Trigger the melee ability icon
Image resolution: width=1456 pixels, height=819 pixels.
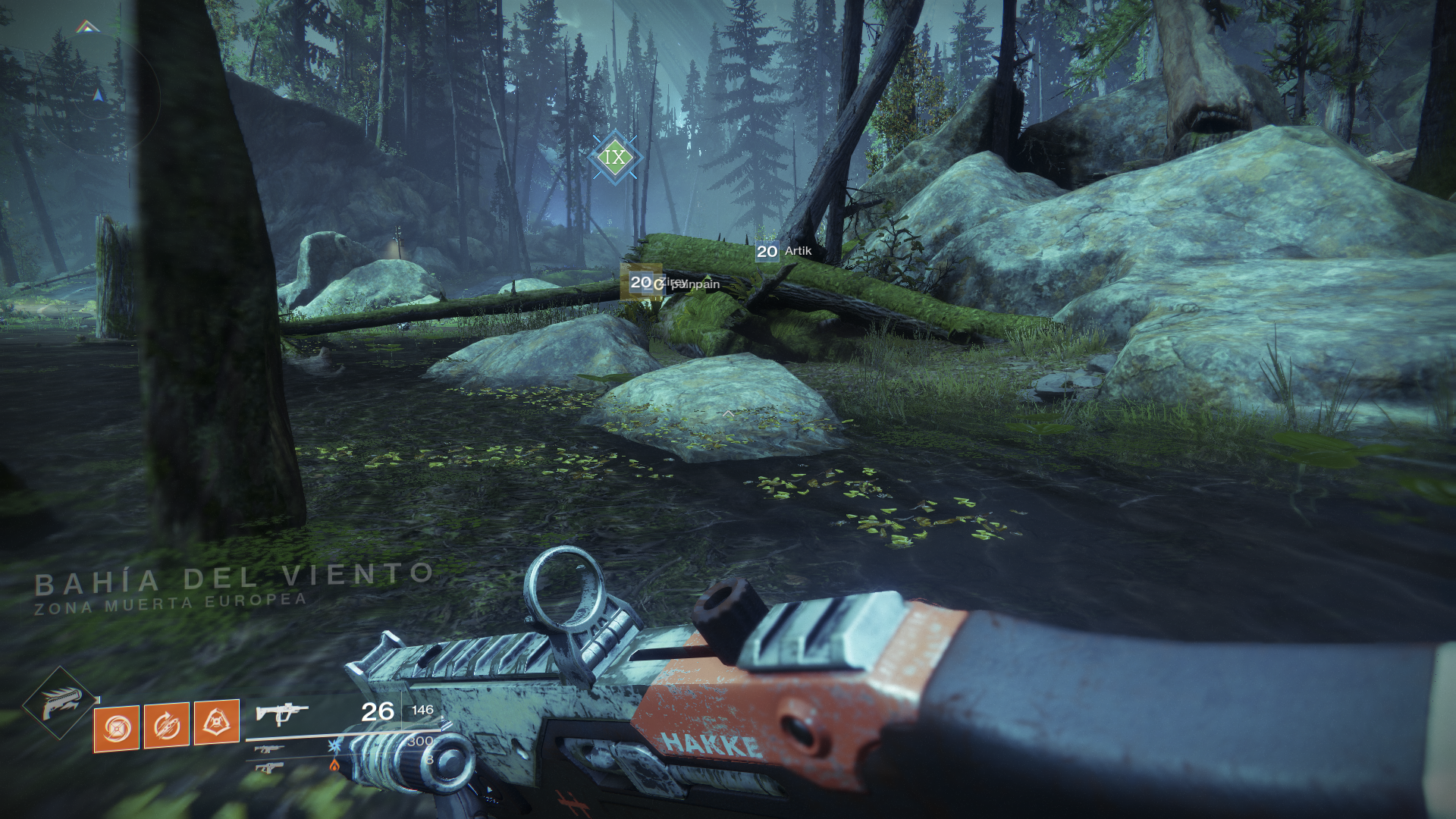coord(217,723)
